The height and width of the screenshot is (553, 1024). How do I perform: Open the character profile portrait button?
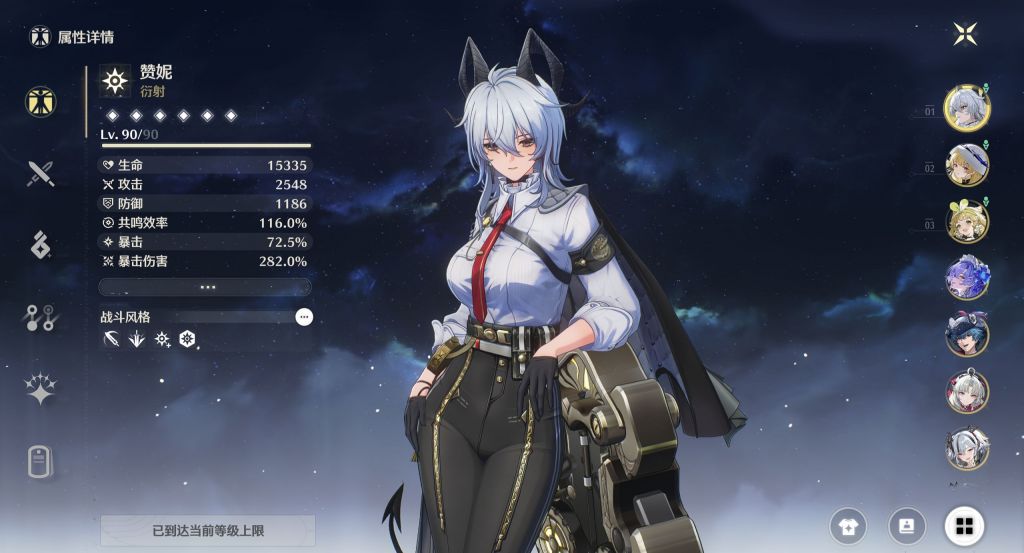coord(907,525)
